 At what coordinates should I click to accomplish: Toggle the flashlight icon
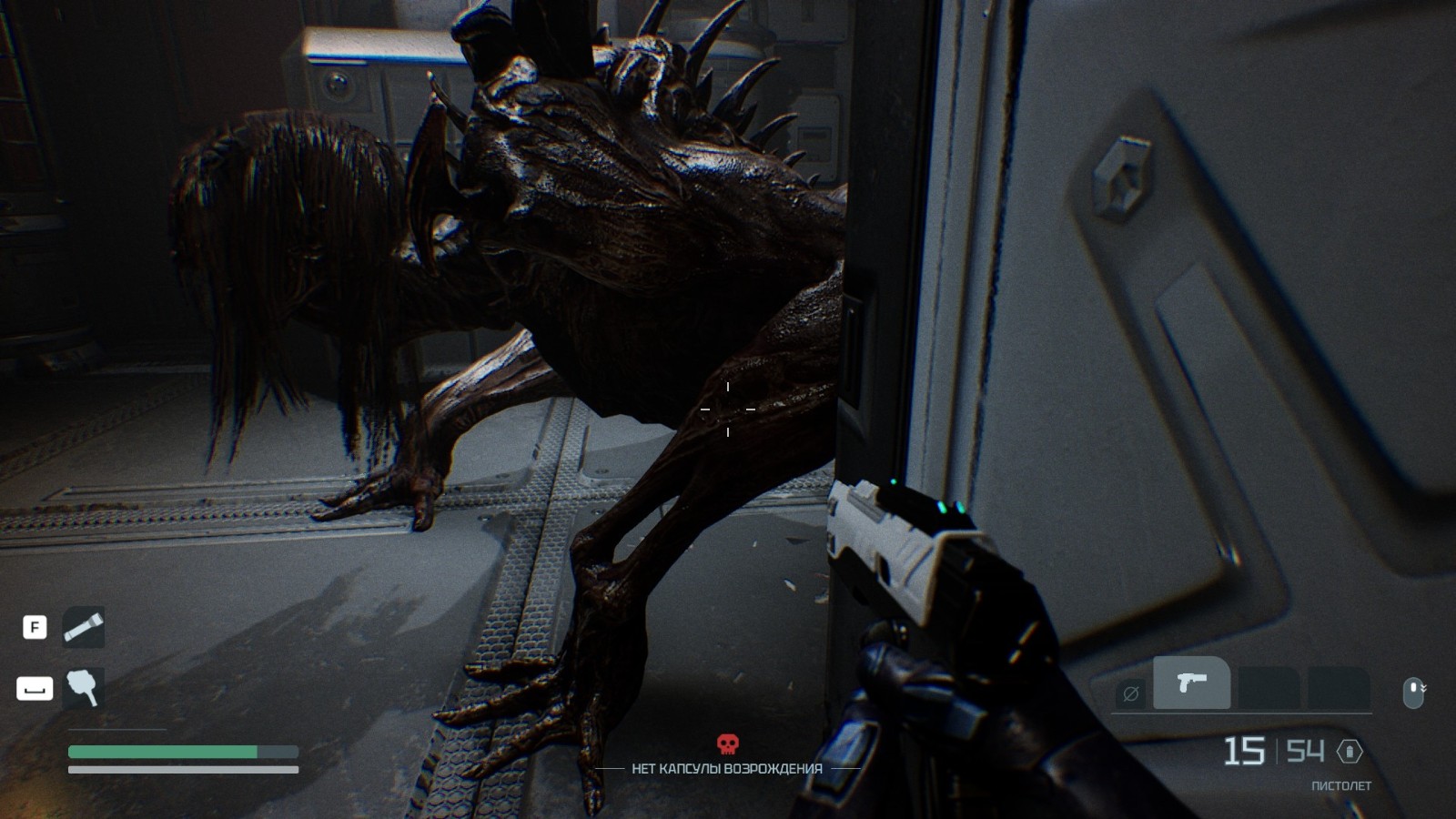coord(83,627)
